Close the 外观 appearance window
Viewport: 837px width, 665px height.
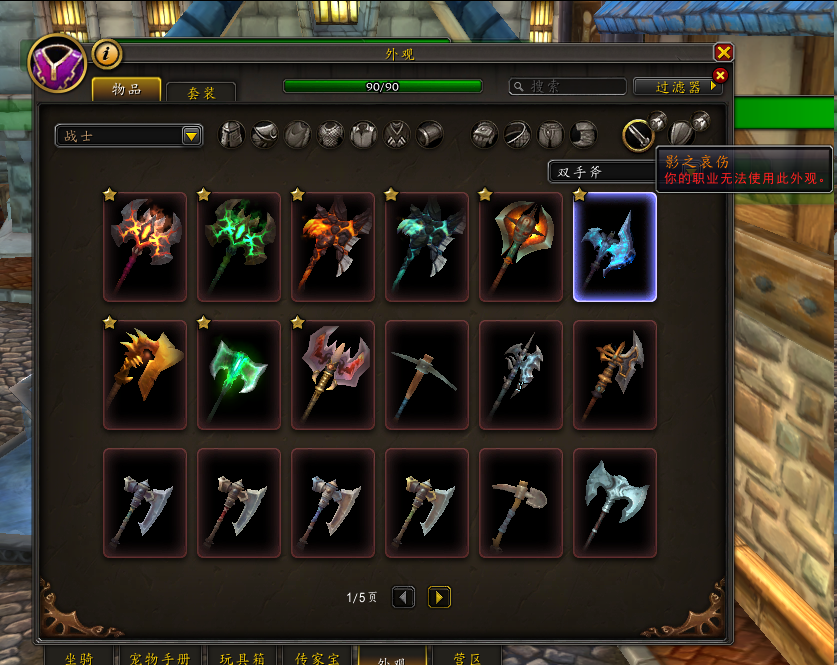point(723,52)
